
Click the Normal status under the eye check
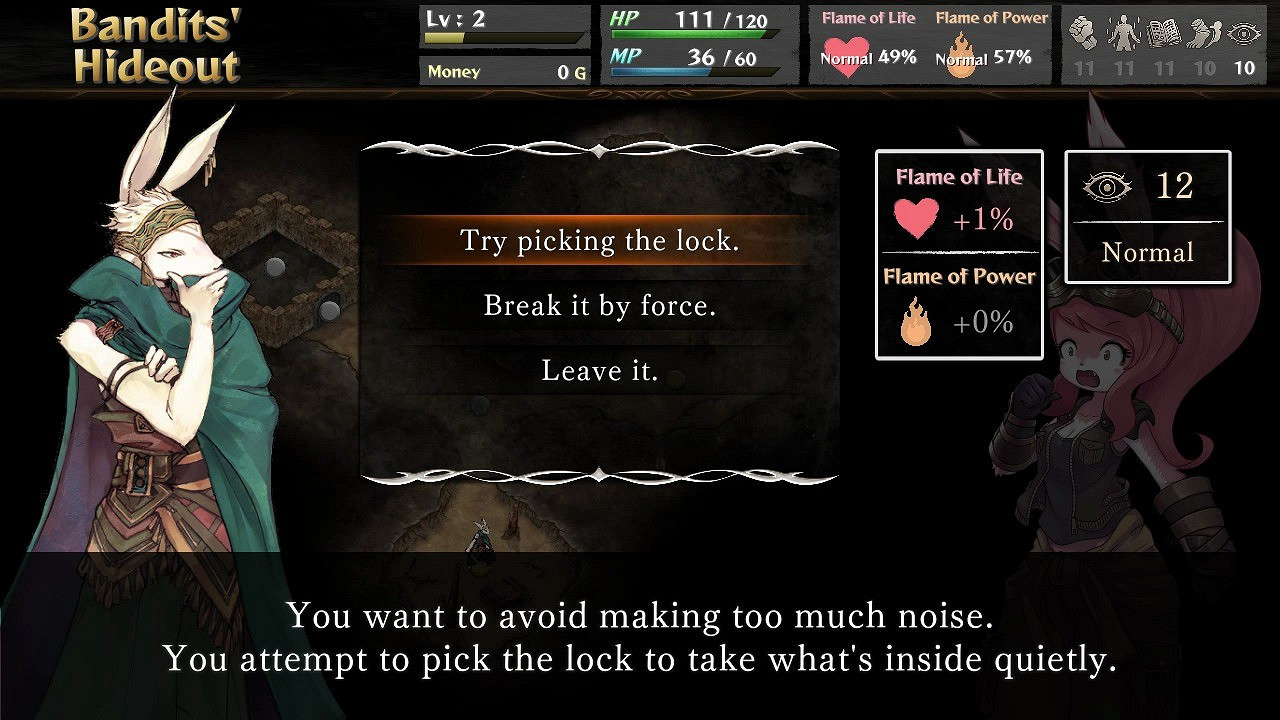pos(1146,252)
